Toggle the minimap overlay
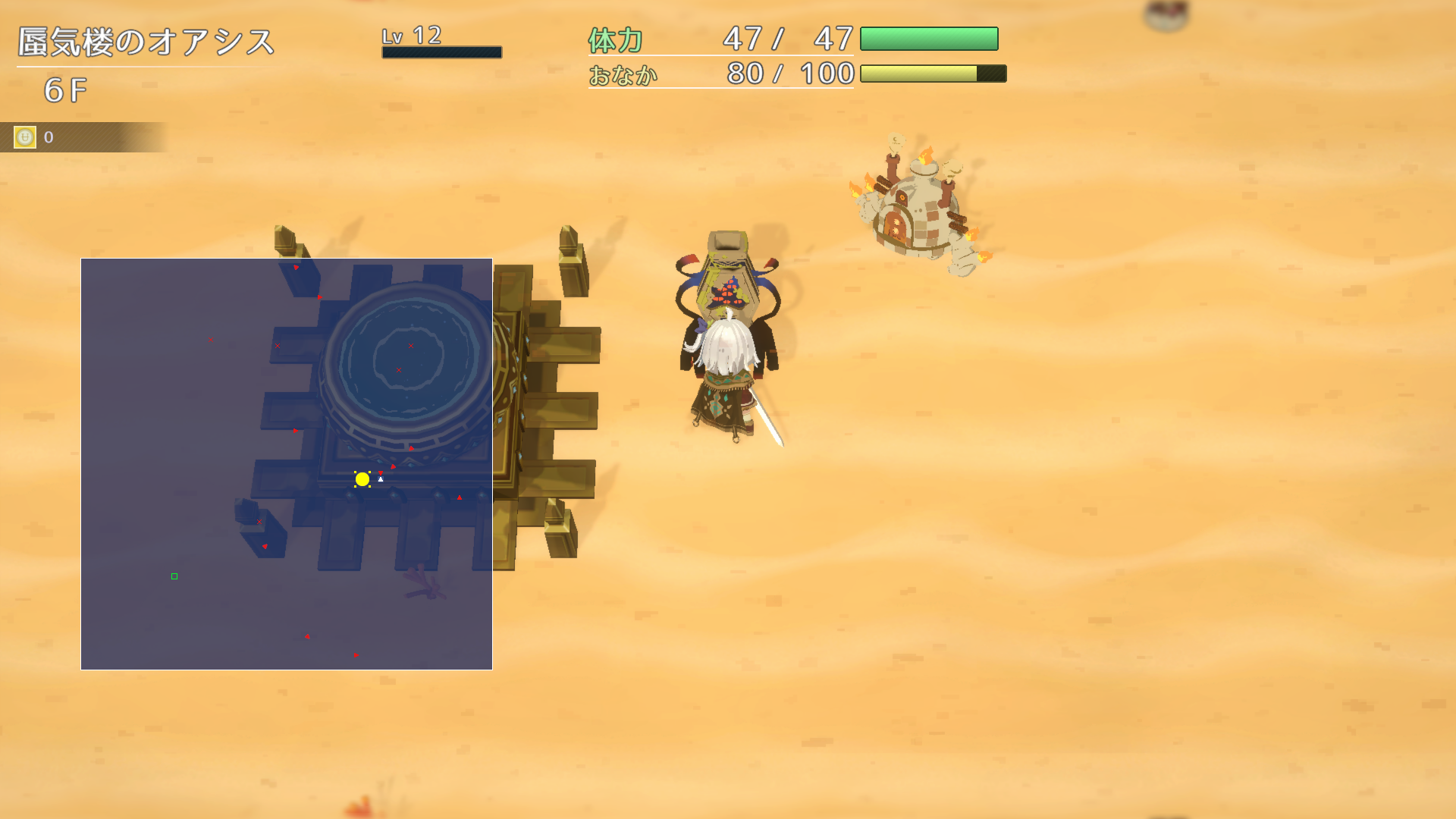Image resolution: width=1456 pixels, height=819 pixels. [286, 463]
